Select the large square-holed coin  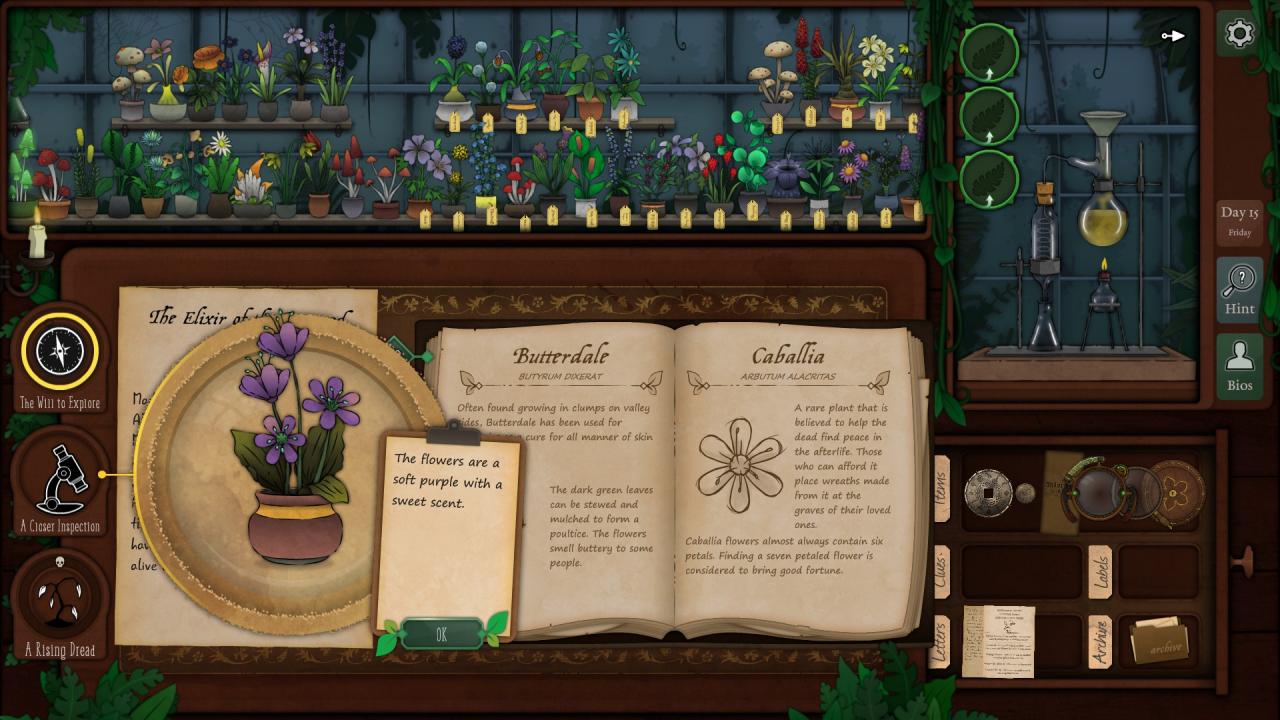coord(988,492)
